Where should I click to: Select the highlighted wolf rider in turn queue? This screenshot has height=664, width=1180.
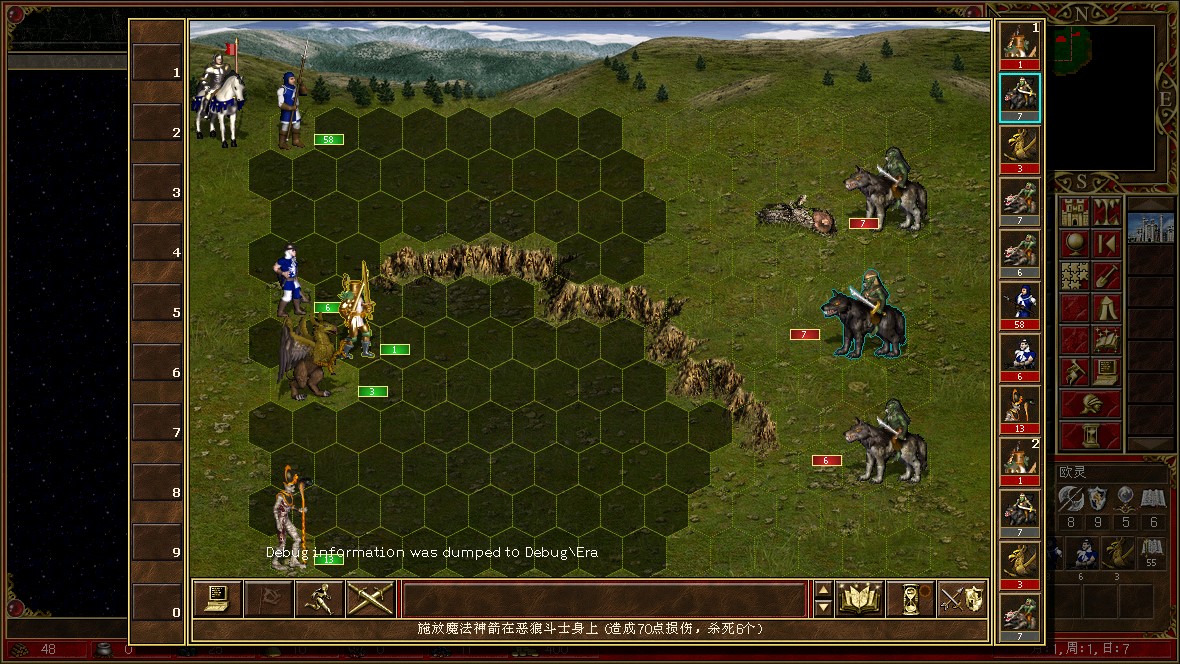point(1020,97)
